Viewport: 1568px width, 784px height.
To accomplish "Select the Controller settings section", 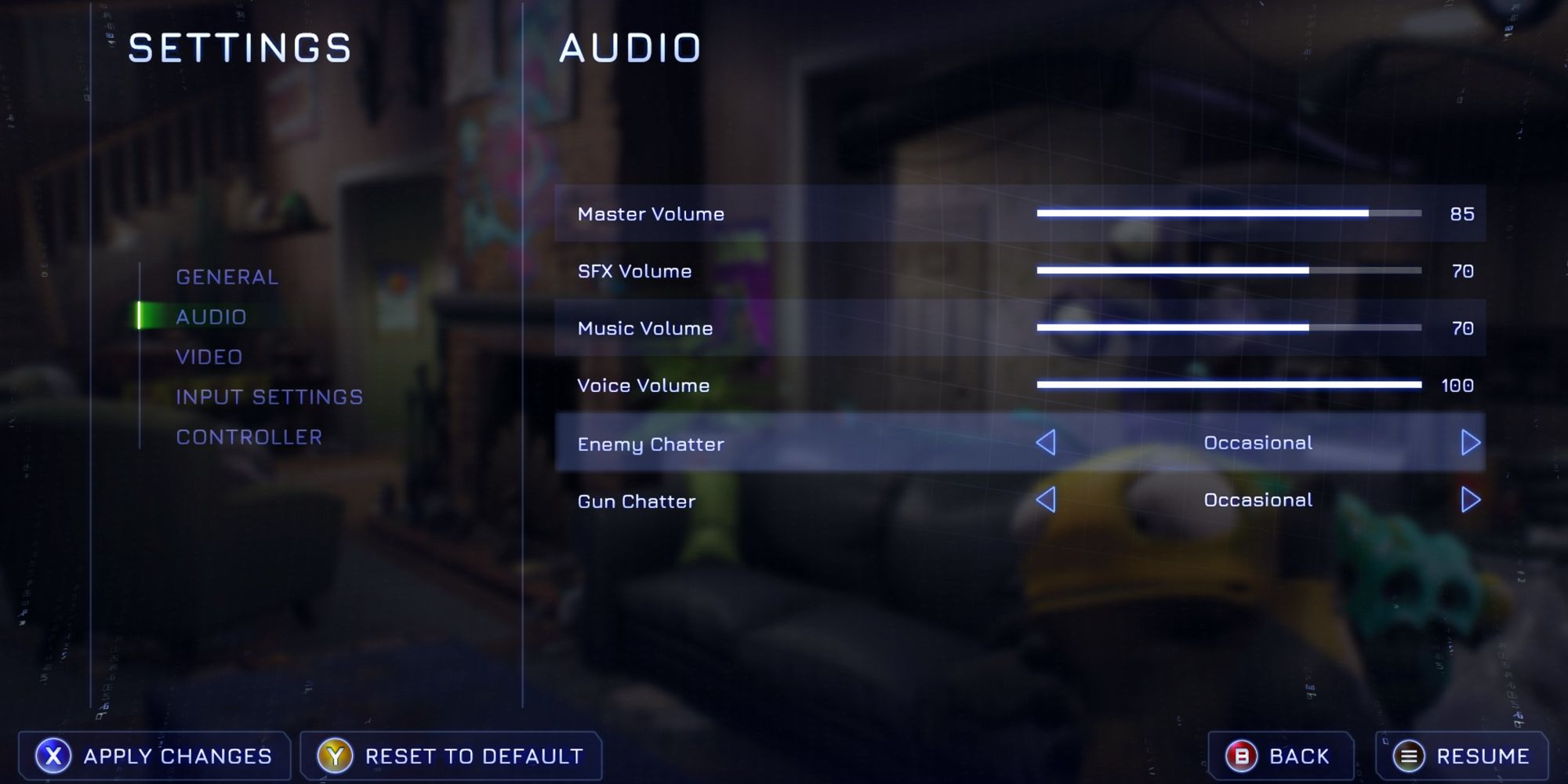I will tap(249, 437).
